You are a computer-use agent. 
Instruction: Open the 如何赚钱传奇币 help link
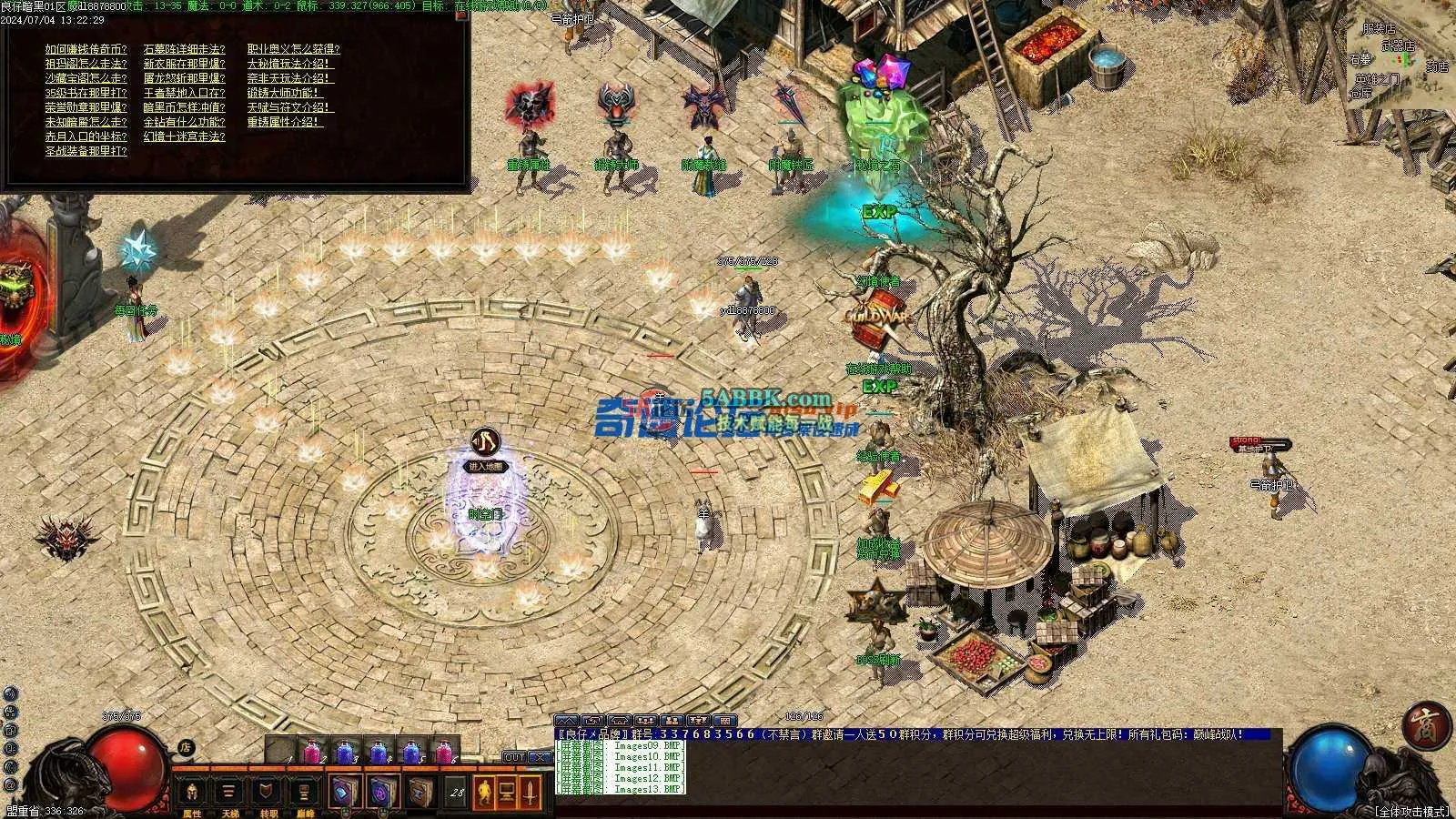(x=86, y=49)
